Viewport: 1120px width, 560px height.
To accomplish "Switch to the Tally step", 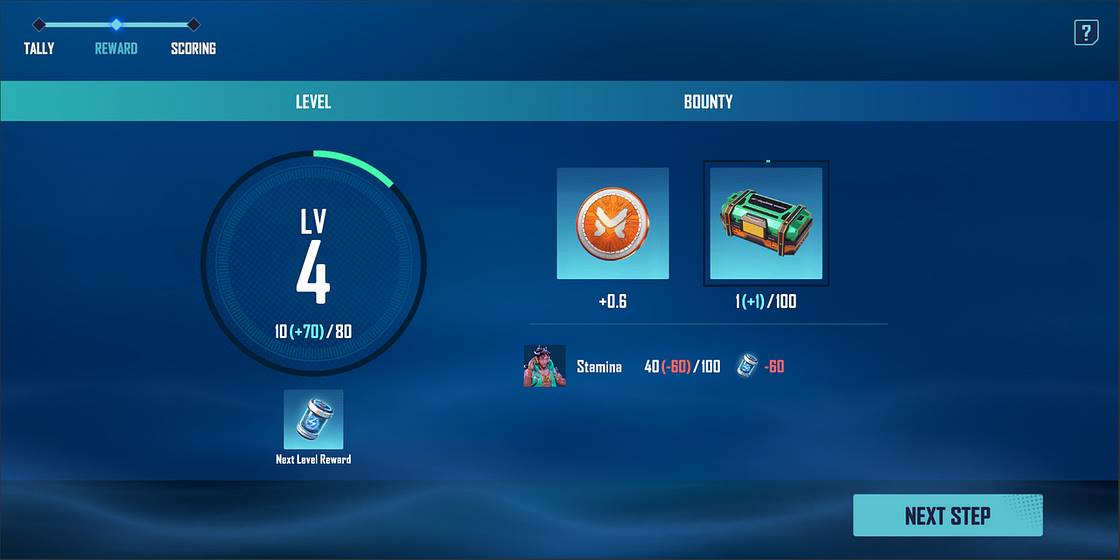I will click(x=39, y=47).
